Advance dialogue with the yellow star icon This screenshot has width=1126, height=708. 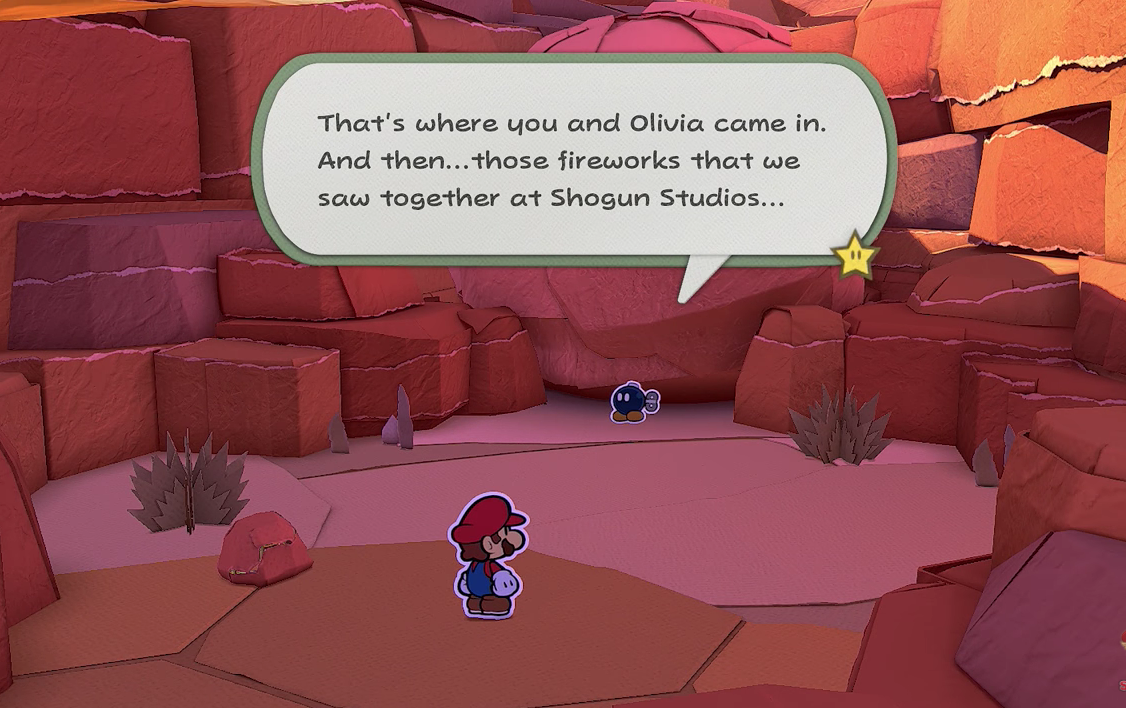pos(855,258)
